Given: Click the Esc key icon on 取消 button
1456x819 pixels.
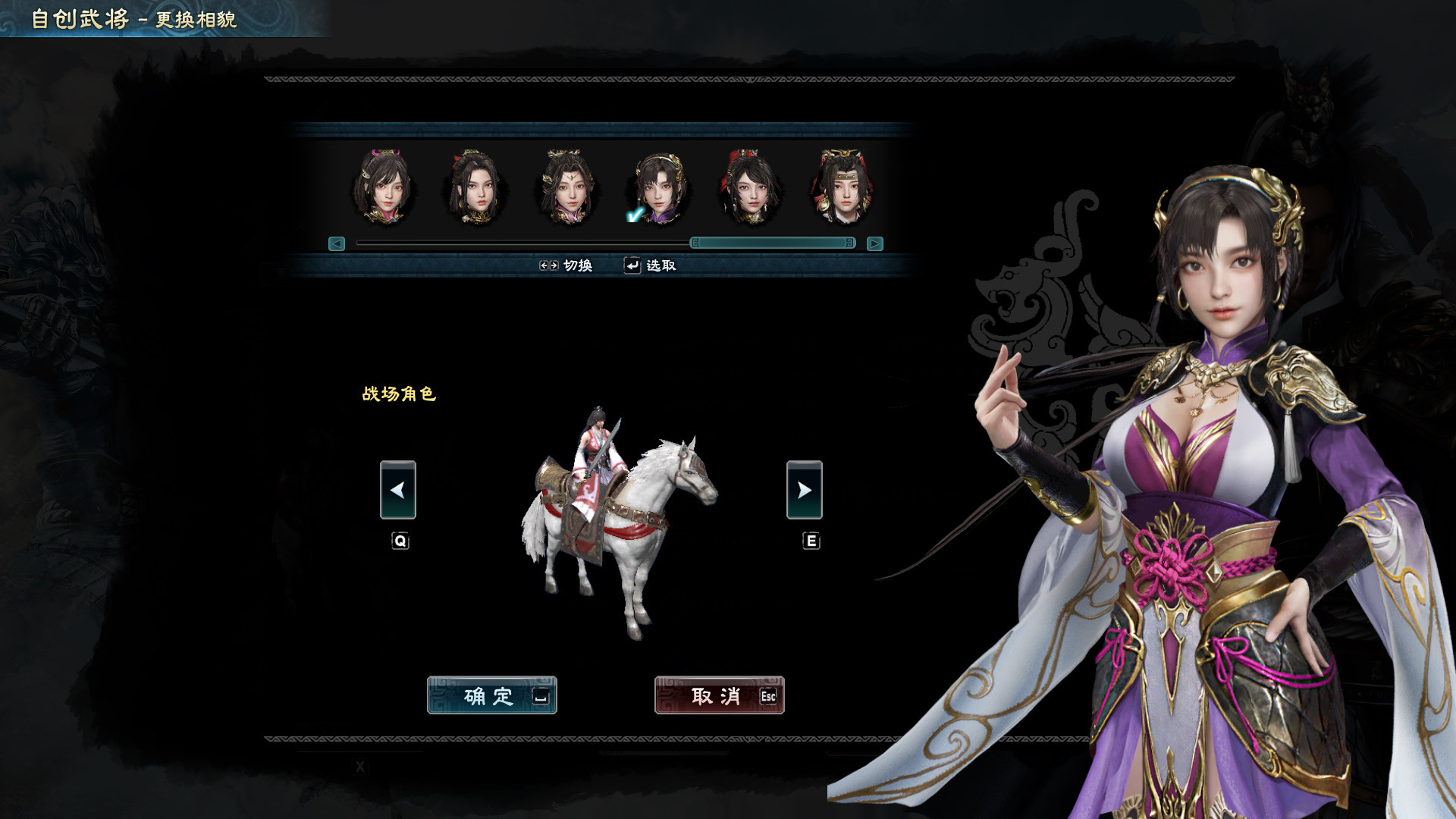Looking at the screenshot, I should (767, 697).
